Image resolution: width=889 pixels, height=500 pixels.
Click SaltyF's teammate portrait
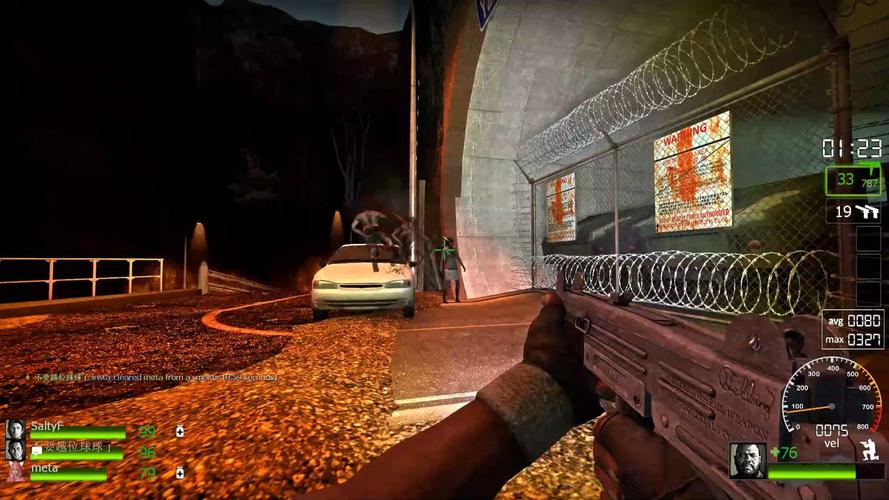click(15, 429)
